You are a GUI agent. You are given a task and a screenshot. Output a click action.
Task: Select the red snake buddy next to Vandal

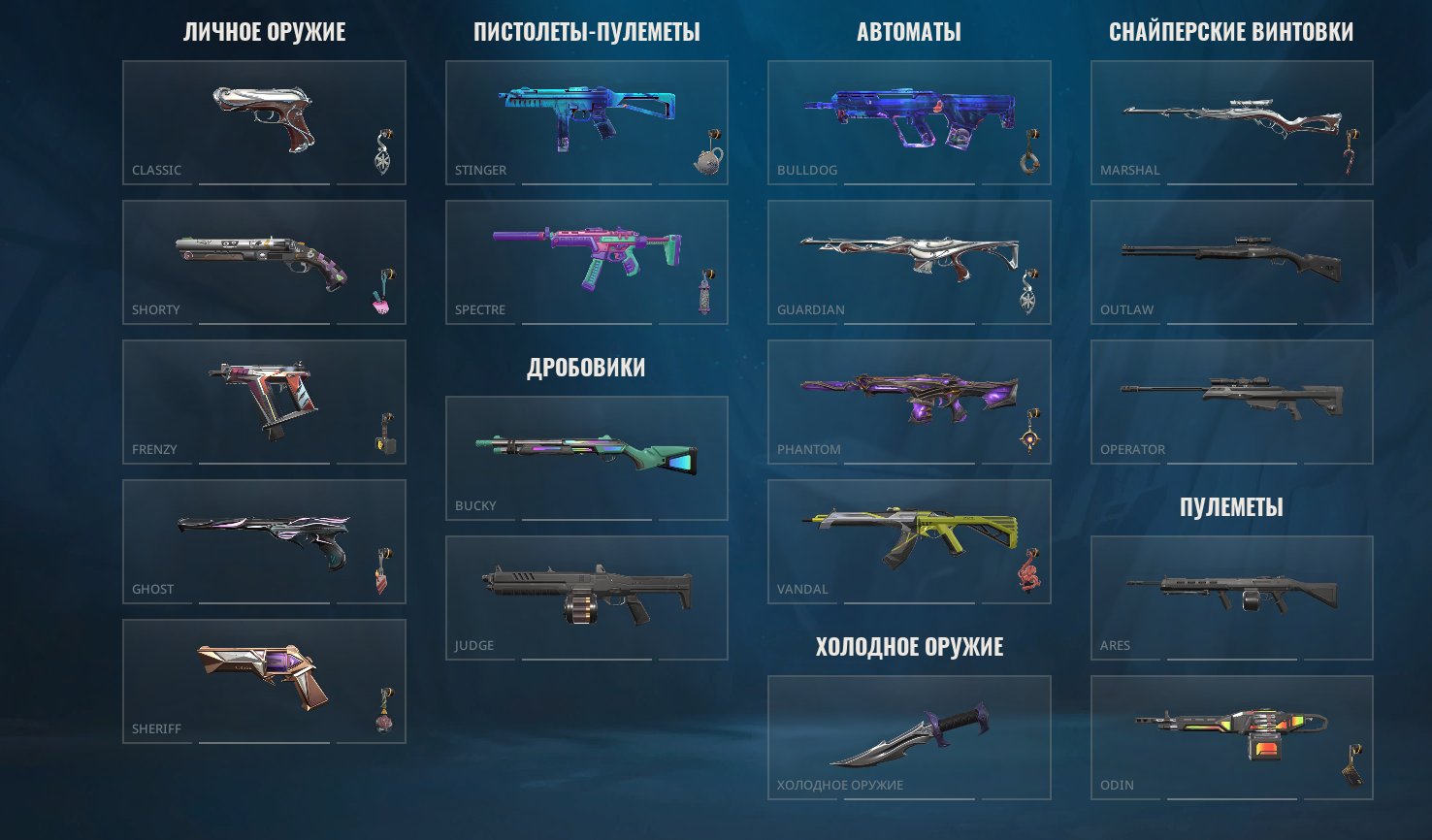tap(1030, 572)
